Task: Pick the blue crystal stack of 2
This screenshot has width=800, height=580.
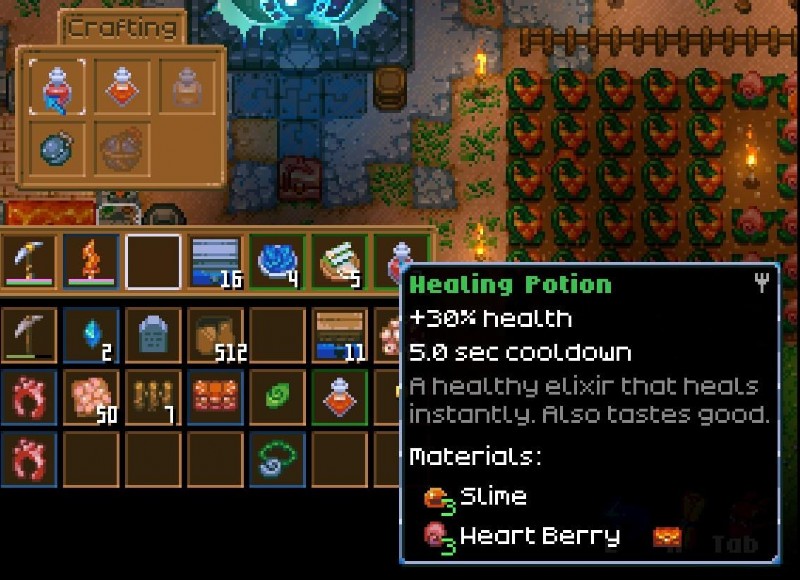Action: coord(90,335)
